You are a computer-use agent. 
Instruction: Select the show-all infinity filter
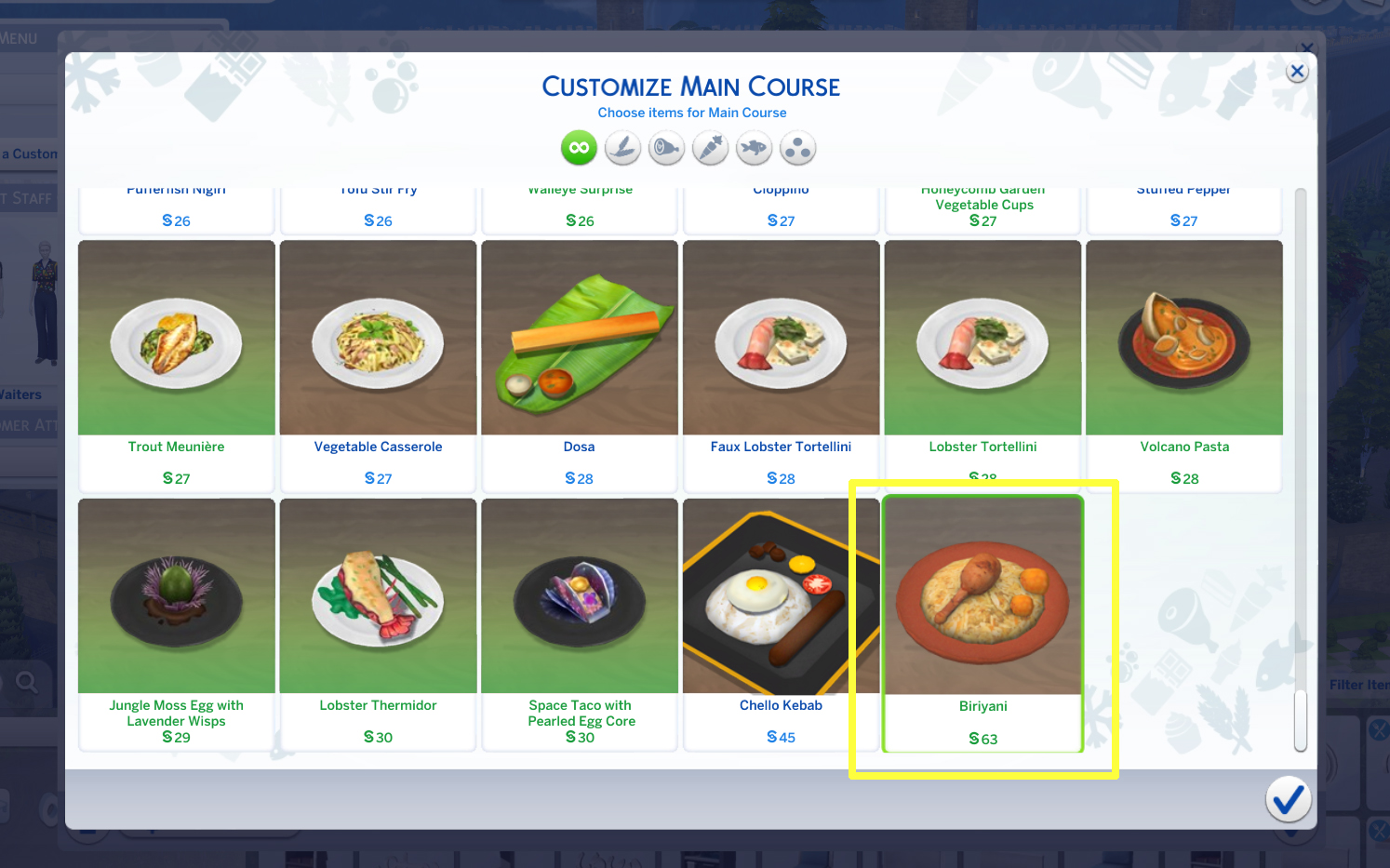(x=578, y=147)
